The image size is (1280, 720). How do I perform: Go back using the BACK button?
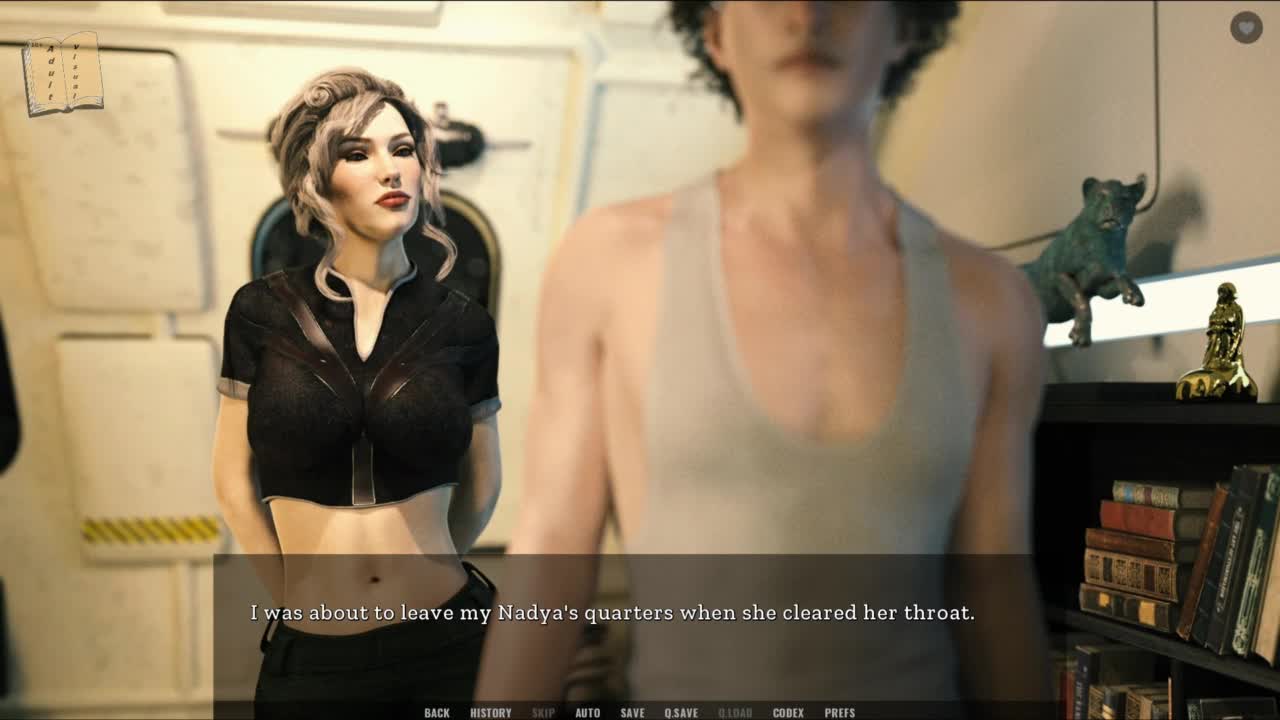tap(437, 713)
